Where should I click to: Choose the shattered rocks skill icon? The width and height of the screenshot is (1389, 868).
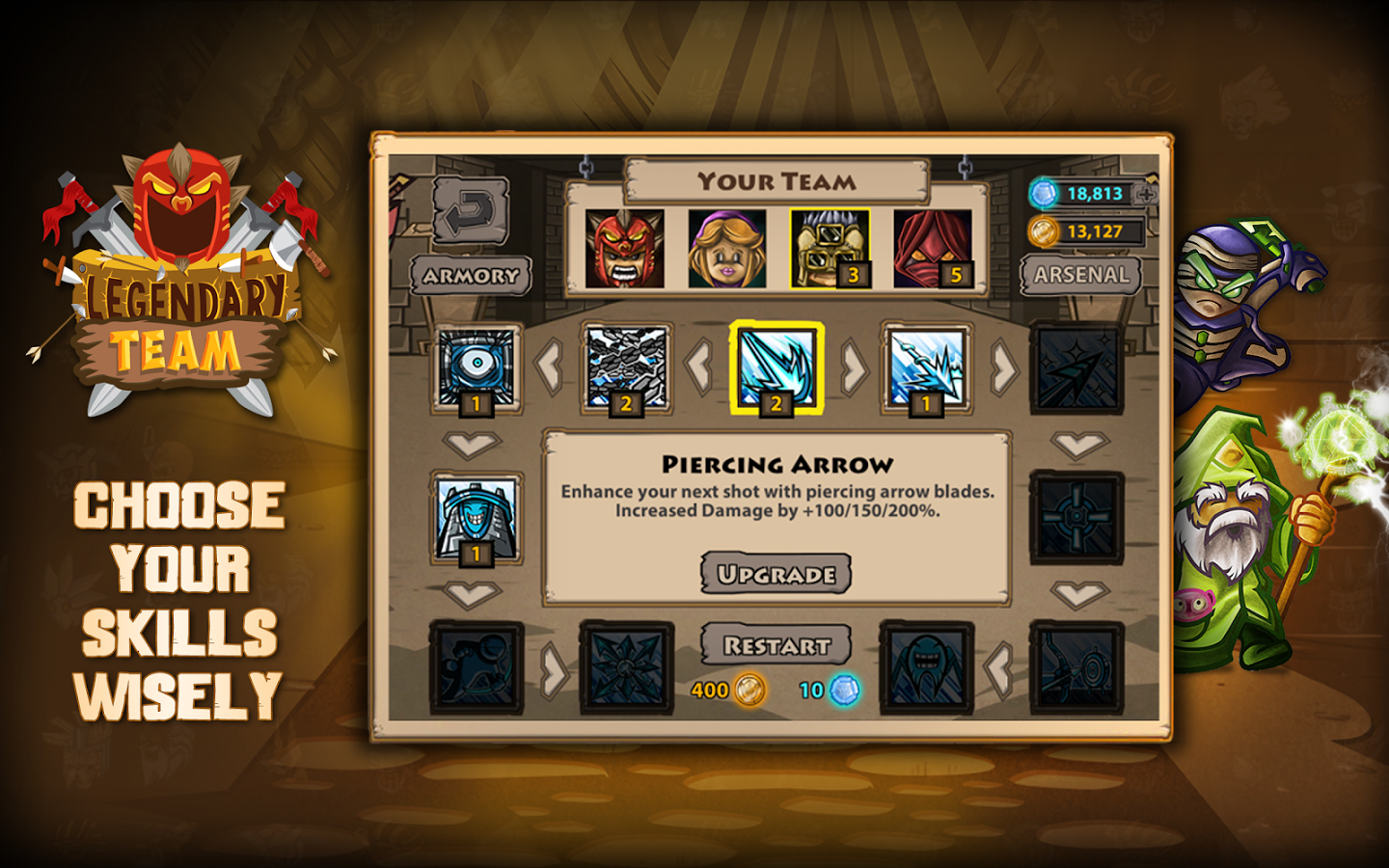pos(626,368)
